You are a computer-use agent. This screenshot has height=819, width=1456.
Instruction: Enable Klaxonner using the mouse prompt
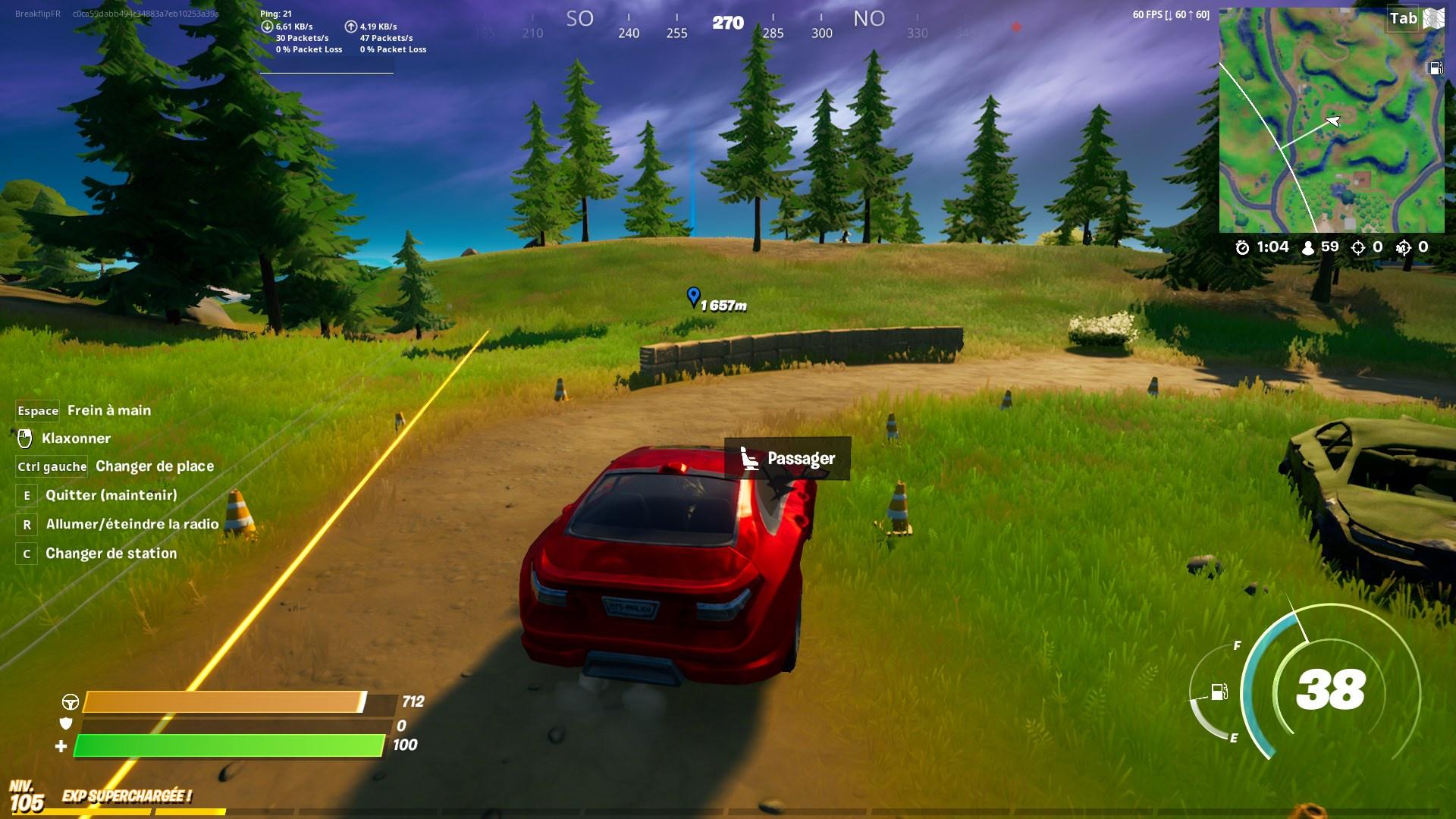(24, 438)
